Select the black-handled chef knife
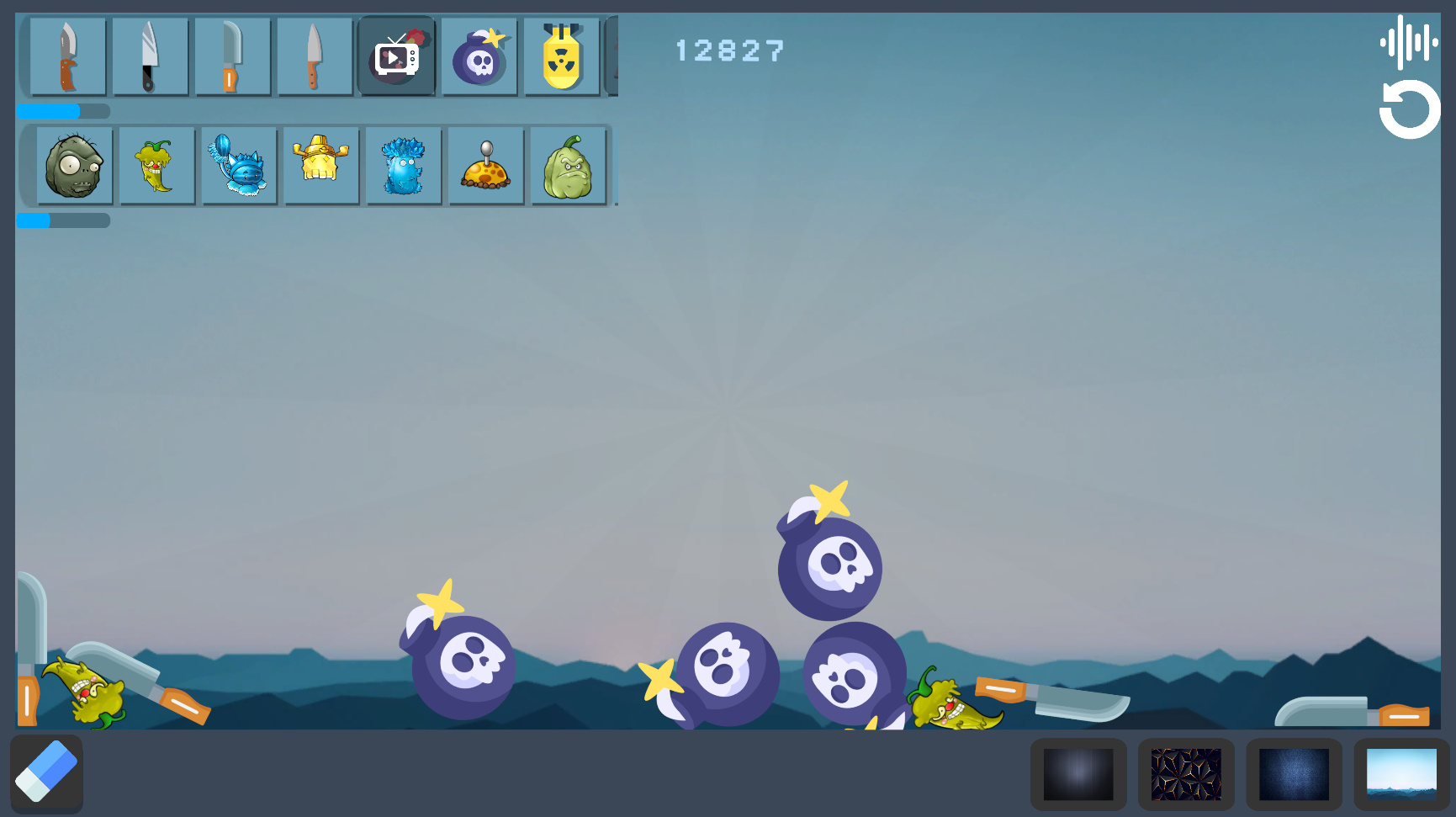1456x817 pixels. click(x=151, y=56)
